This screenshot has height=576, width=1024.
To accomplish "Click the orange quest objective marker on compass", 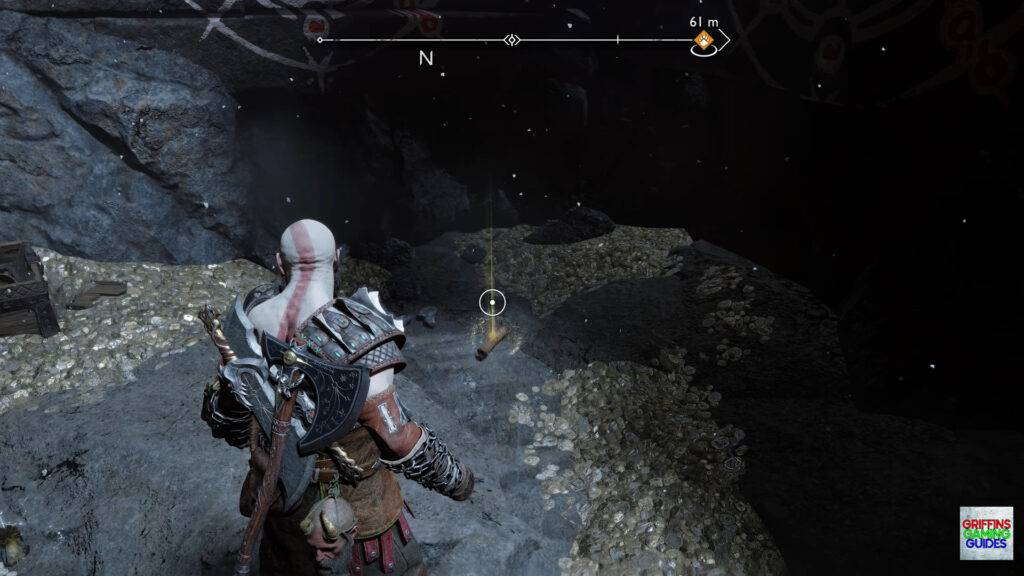I will click(x=703, y=41).
